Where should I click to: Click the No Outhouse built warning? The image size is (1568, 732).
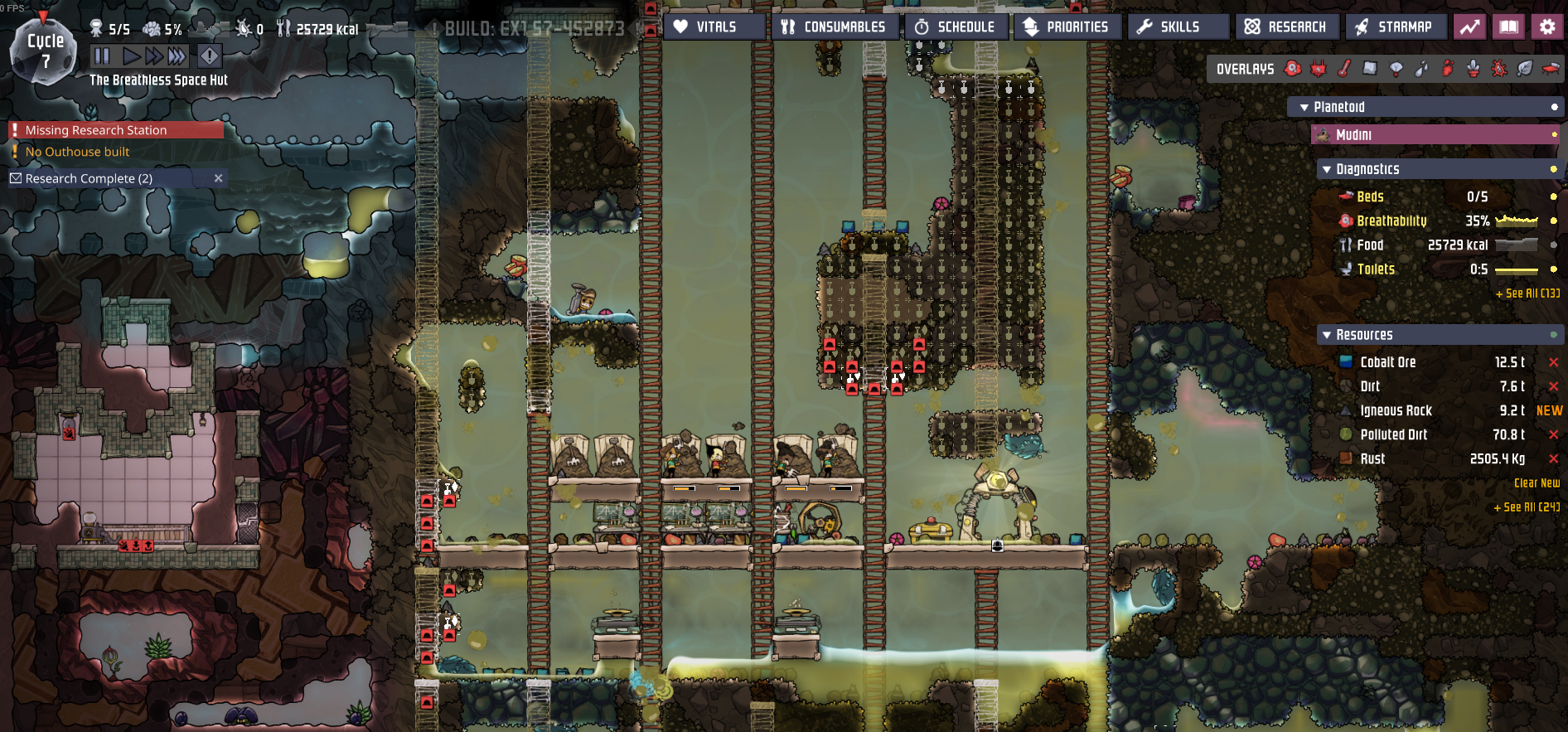(x=77, y=152)
